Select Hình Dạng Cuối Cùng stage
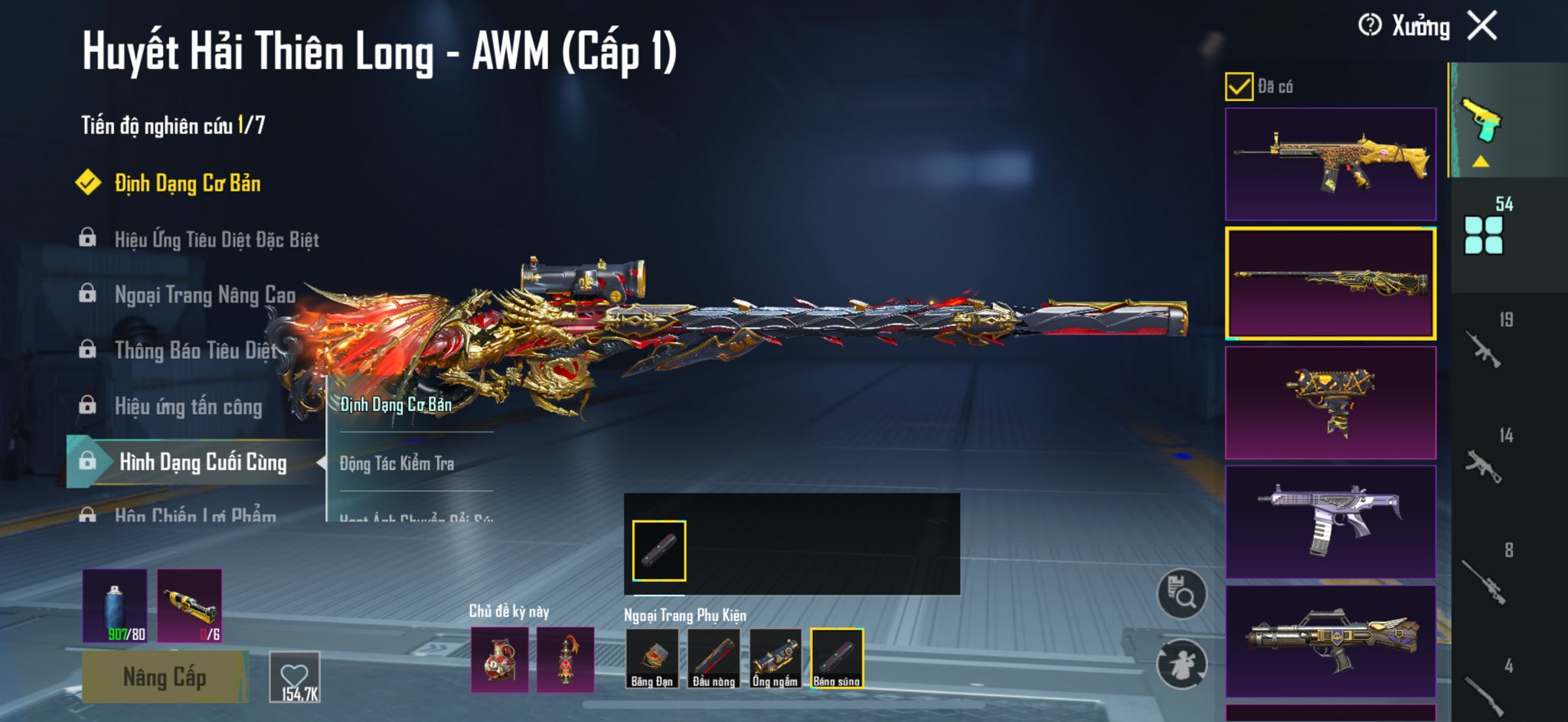The height and width of the screenshot is (722, 1568). point(202,462)
